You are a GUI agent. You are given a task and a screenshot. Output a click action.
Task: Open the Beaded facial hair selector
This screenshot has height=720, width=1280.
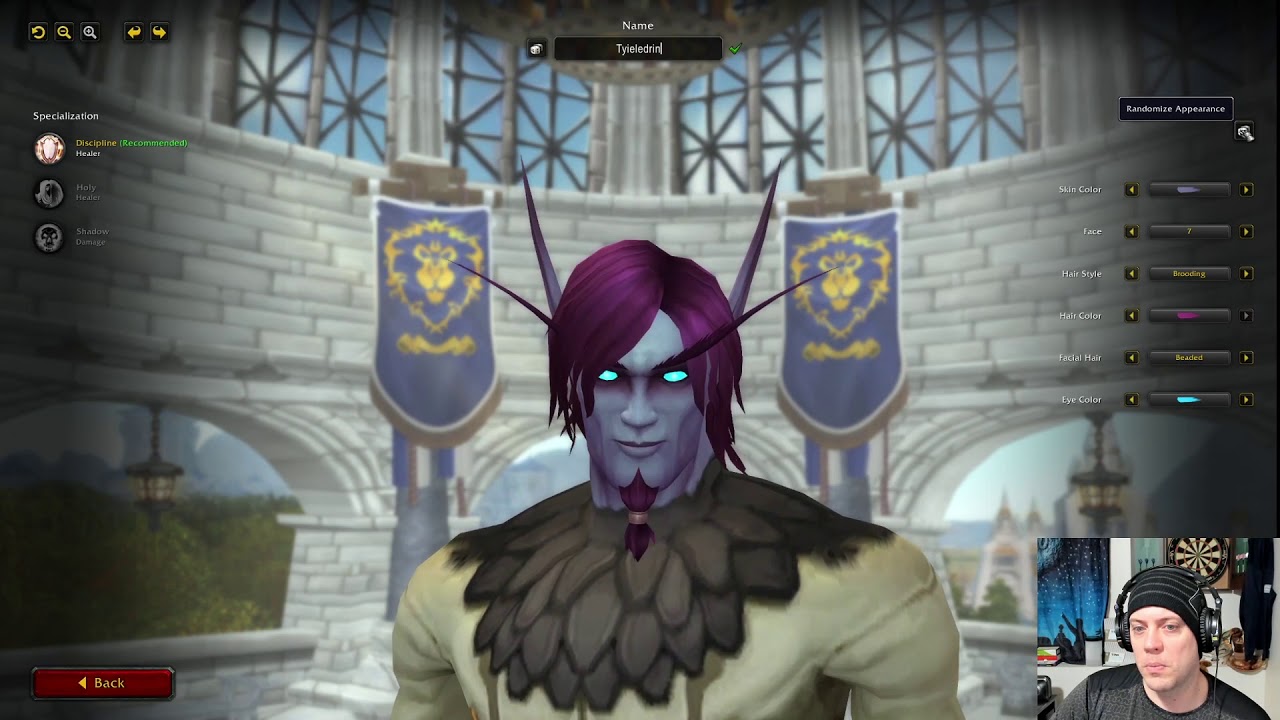pyautogui.click(x=1189, y=357)
